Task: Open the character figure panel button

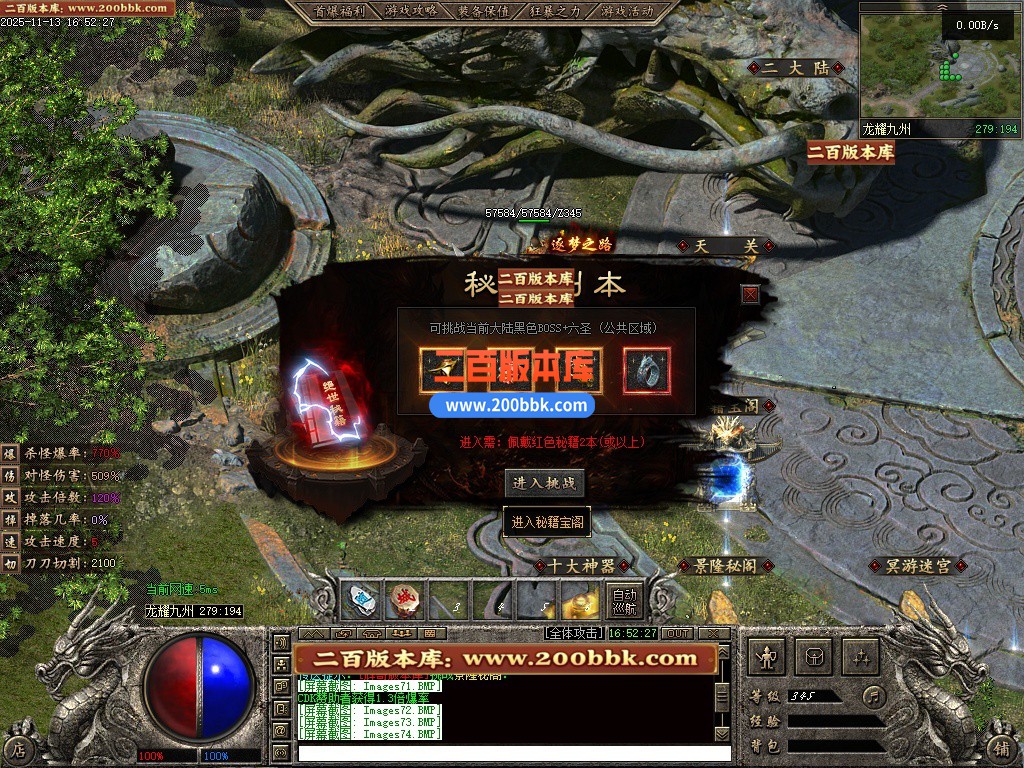Action: point(767,657)
